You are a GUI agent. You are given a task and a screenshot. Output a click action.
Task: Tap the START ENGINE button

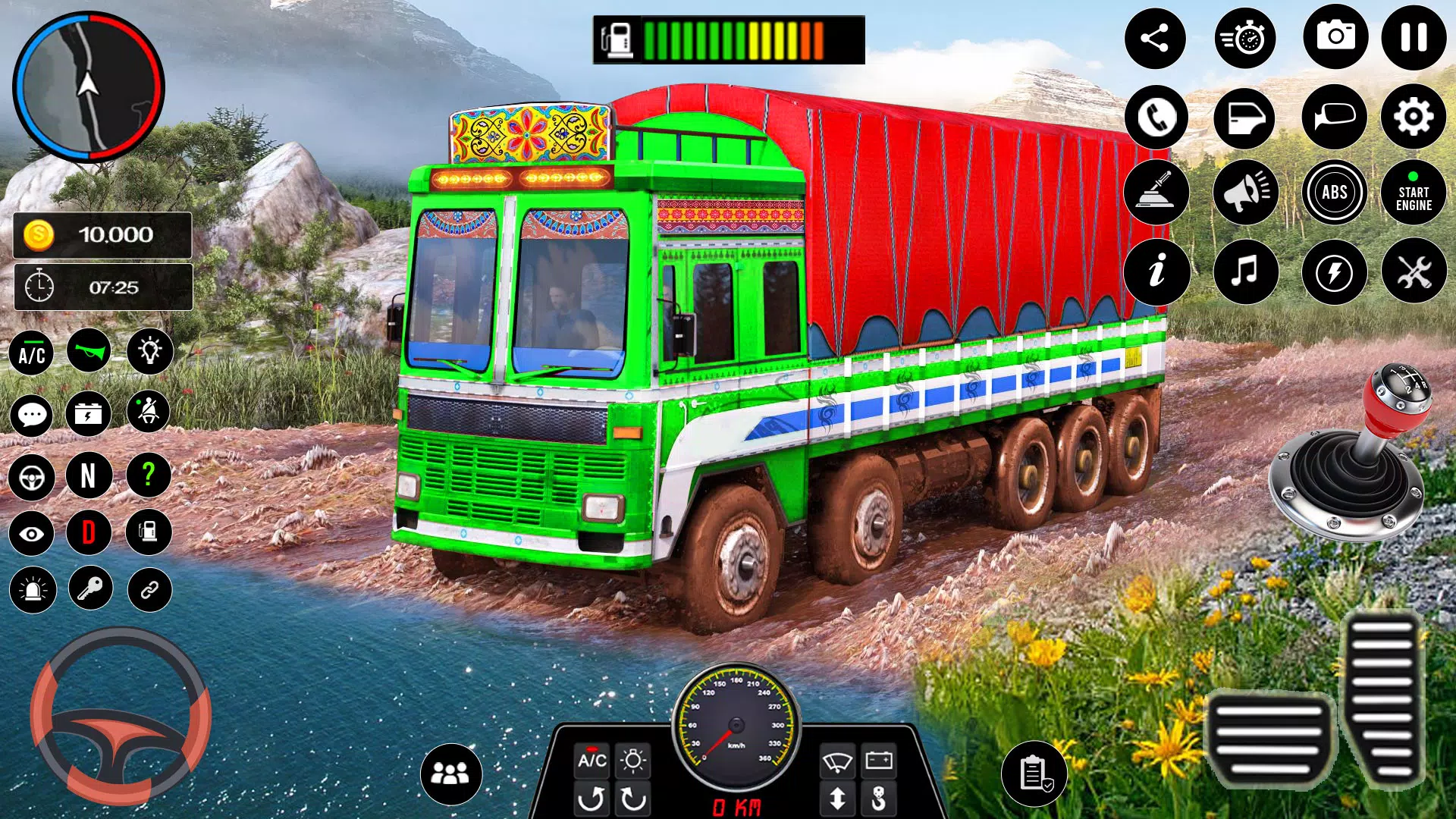click(x=1414, y=193)
